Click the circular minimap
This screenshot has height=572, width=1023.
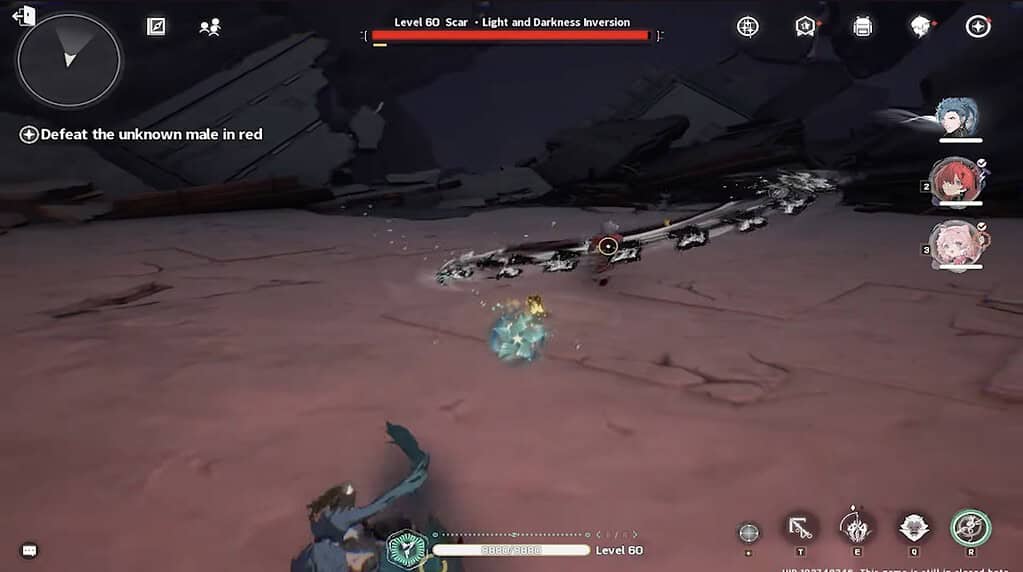(x=69, y=60)
